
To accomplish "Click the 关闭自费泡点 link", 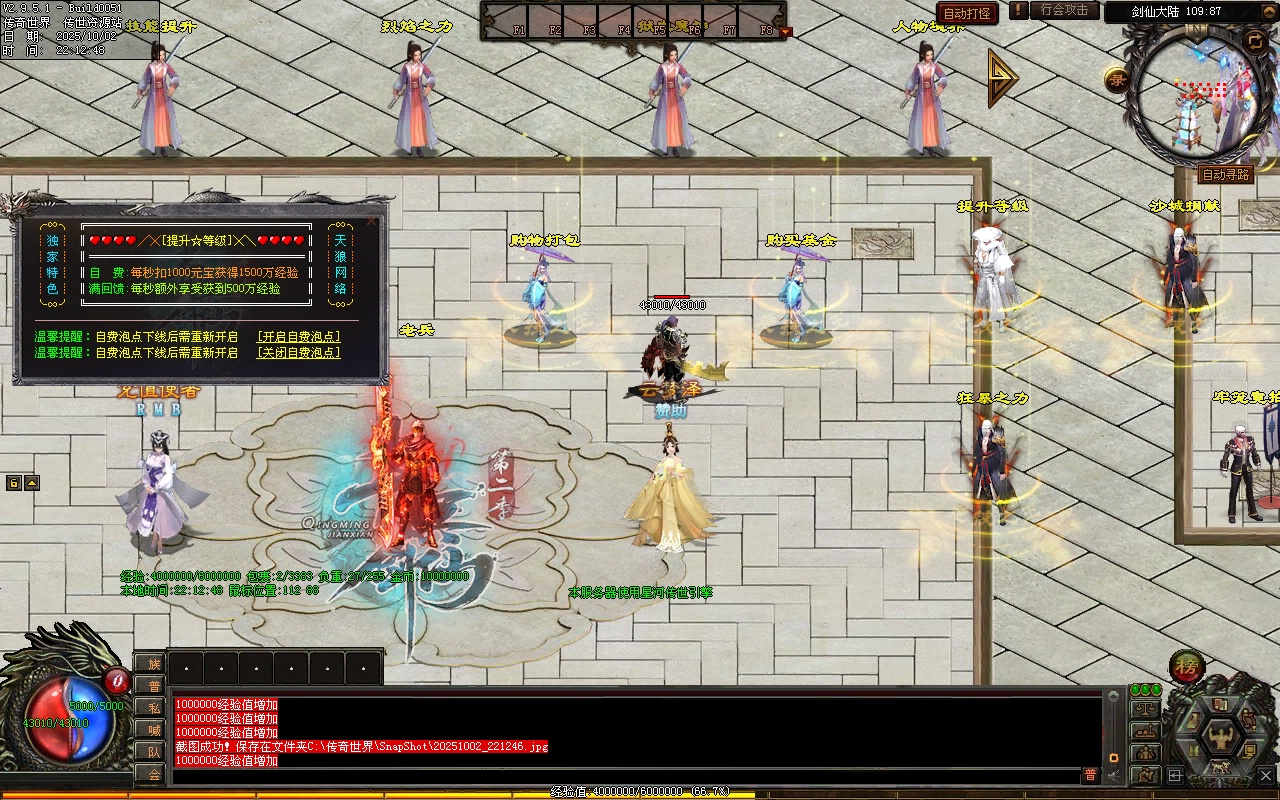I will [x=298, y=353].
